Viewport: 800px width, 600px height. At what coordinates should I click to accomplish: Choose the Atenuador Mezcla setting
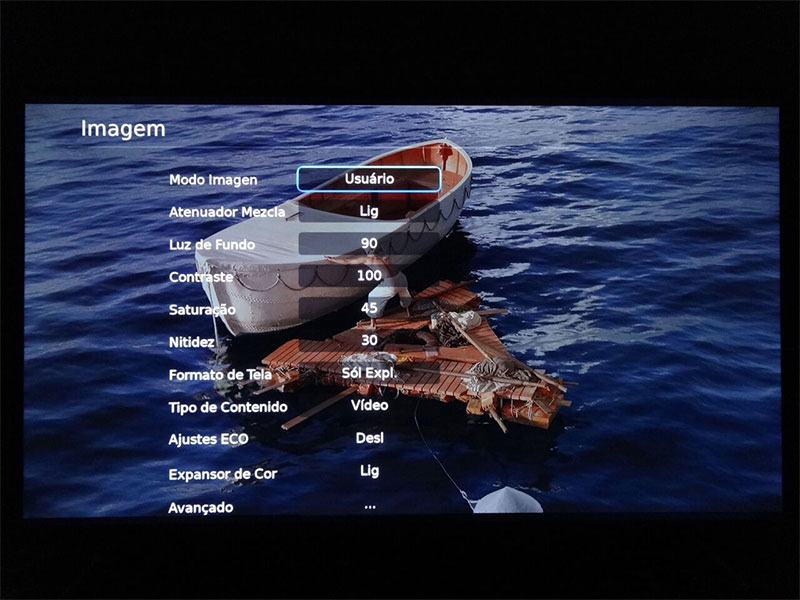(227, 212)
